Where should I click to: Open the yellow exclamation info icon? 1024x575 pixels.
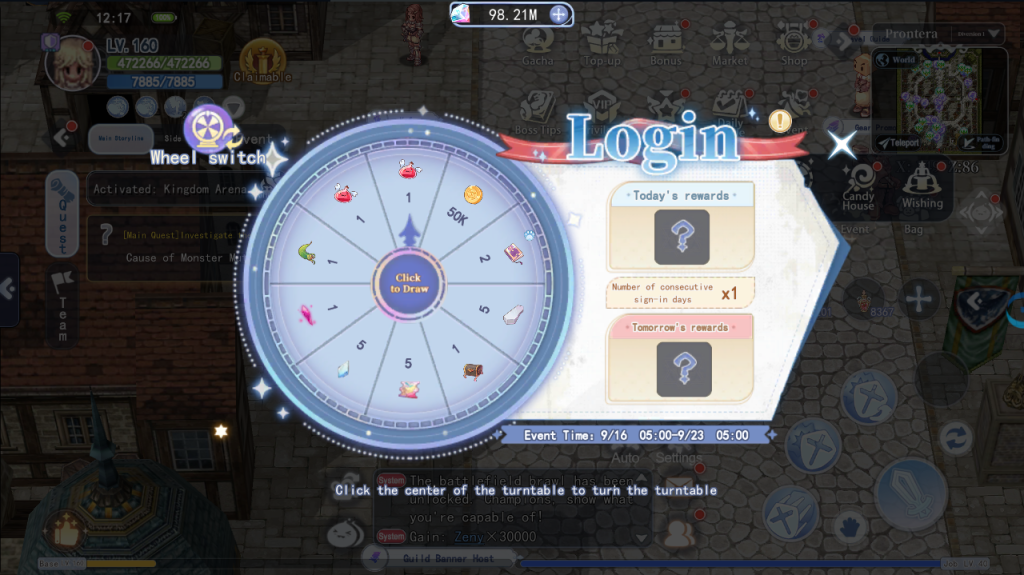coord(781,121)
